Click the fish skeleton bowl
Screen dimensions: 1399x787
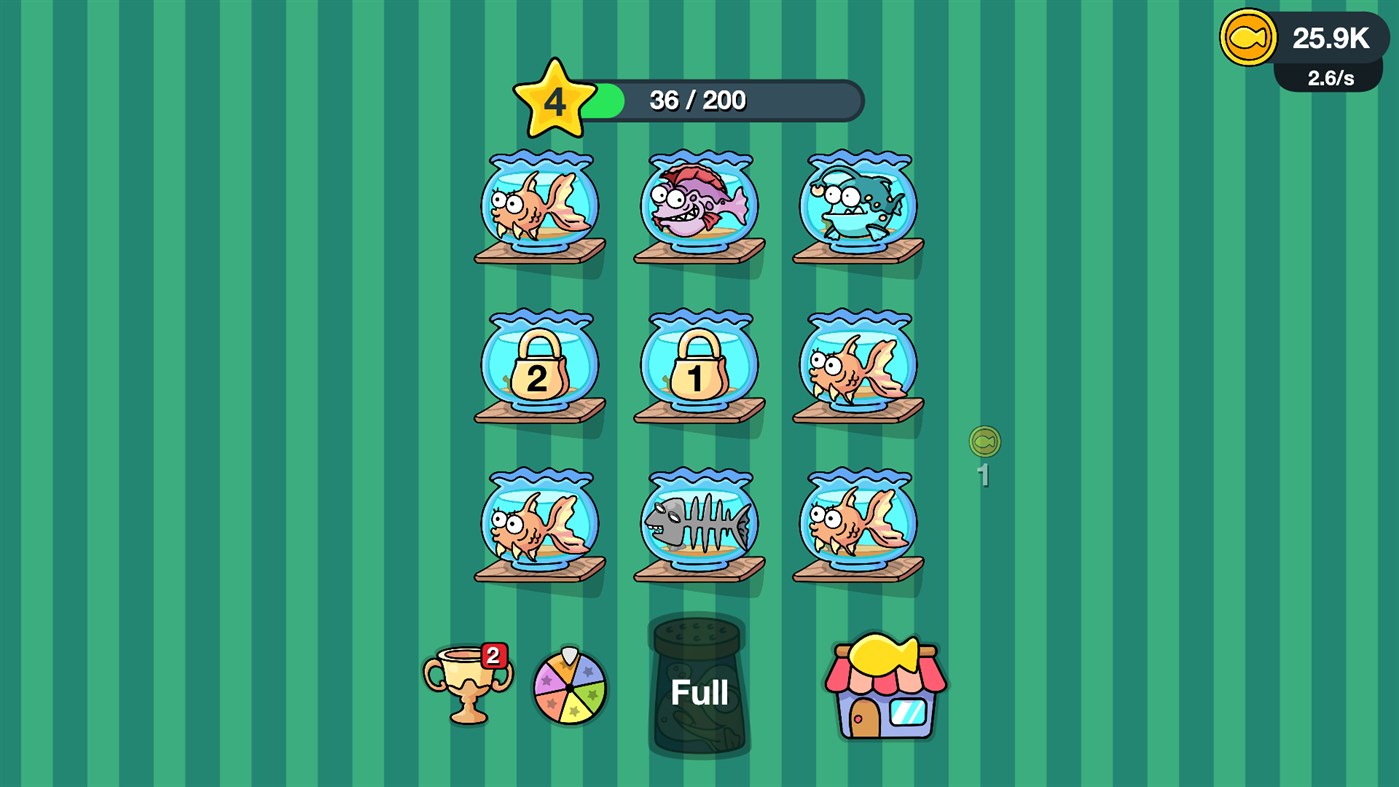(697, 524)
